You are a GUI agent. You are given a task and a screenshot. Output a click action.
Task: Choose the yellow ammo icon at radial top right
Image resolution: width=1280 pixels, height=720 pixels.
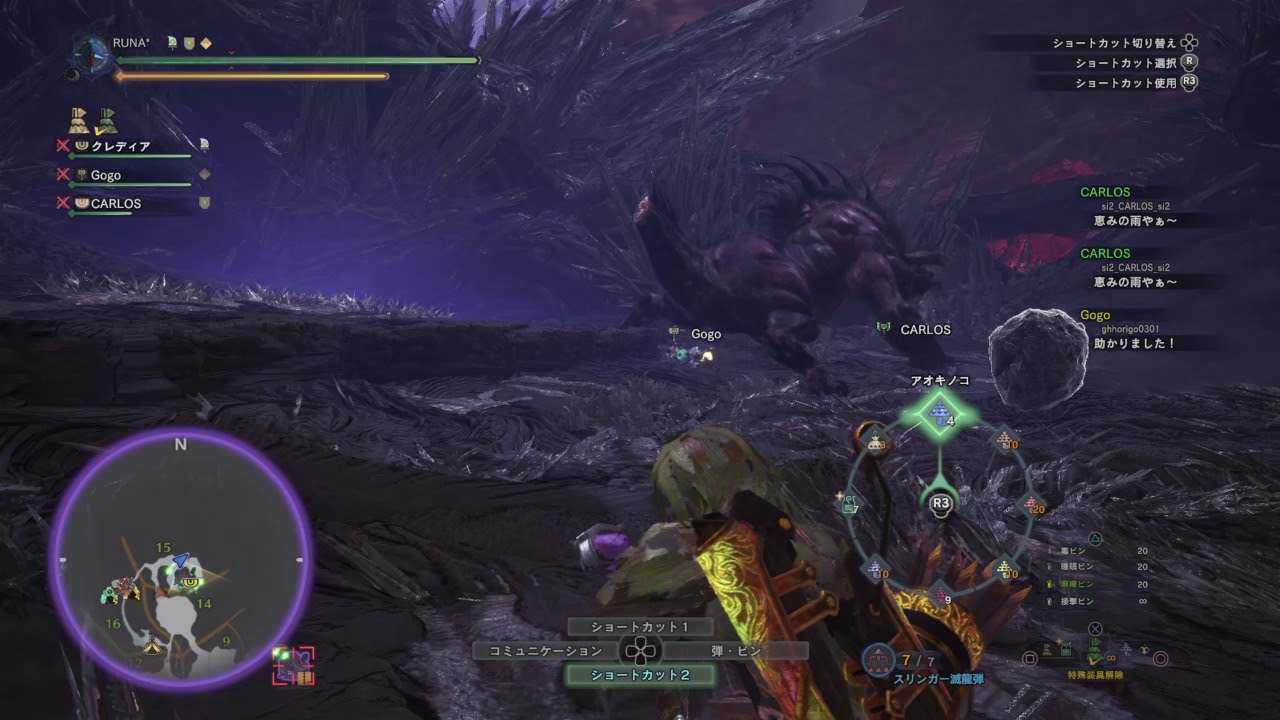[1004, 441]
